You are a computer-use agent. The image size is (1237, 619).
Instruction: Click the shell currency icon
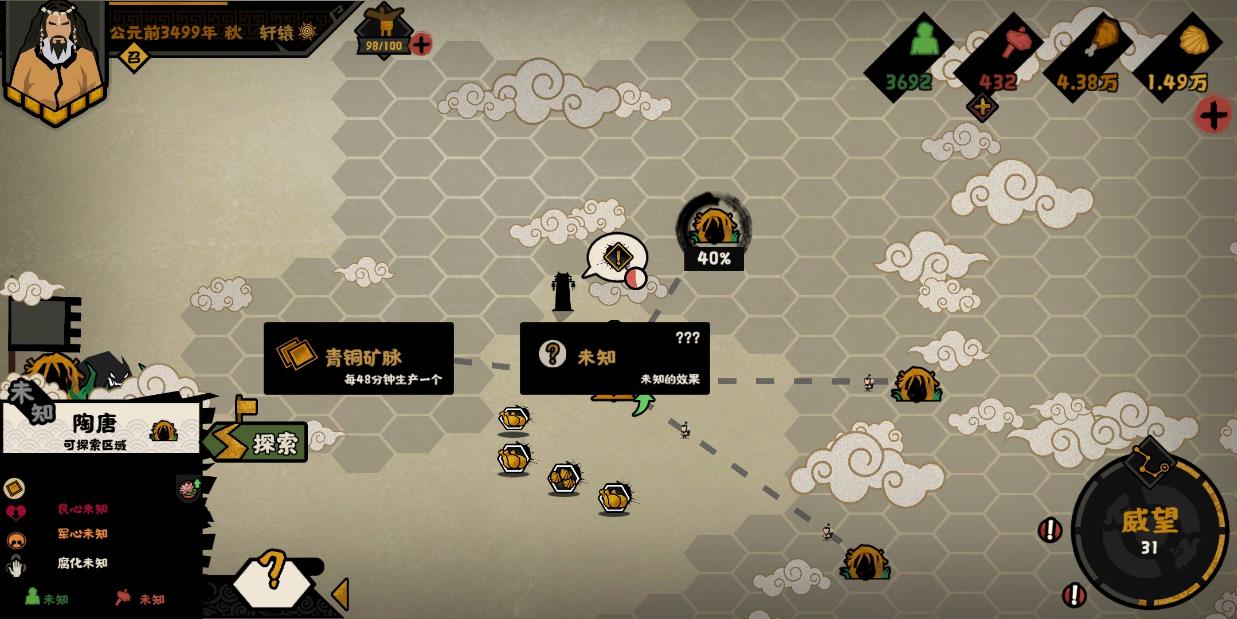(x=1193, y=40)
